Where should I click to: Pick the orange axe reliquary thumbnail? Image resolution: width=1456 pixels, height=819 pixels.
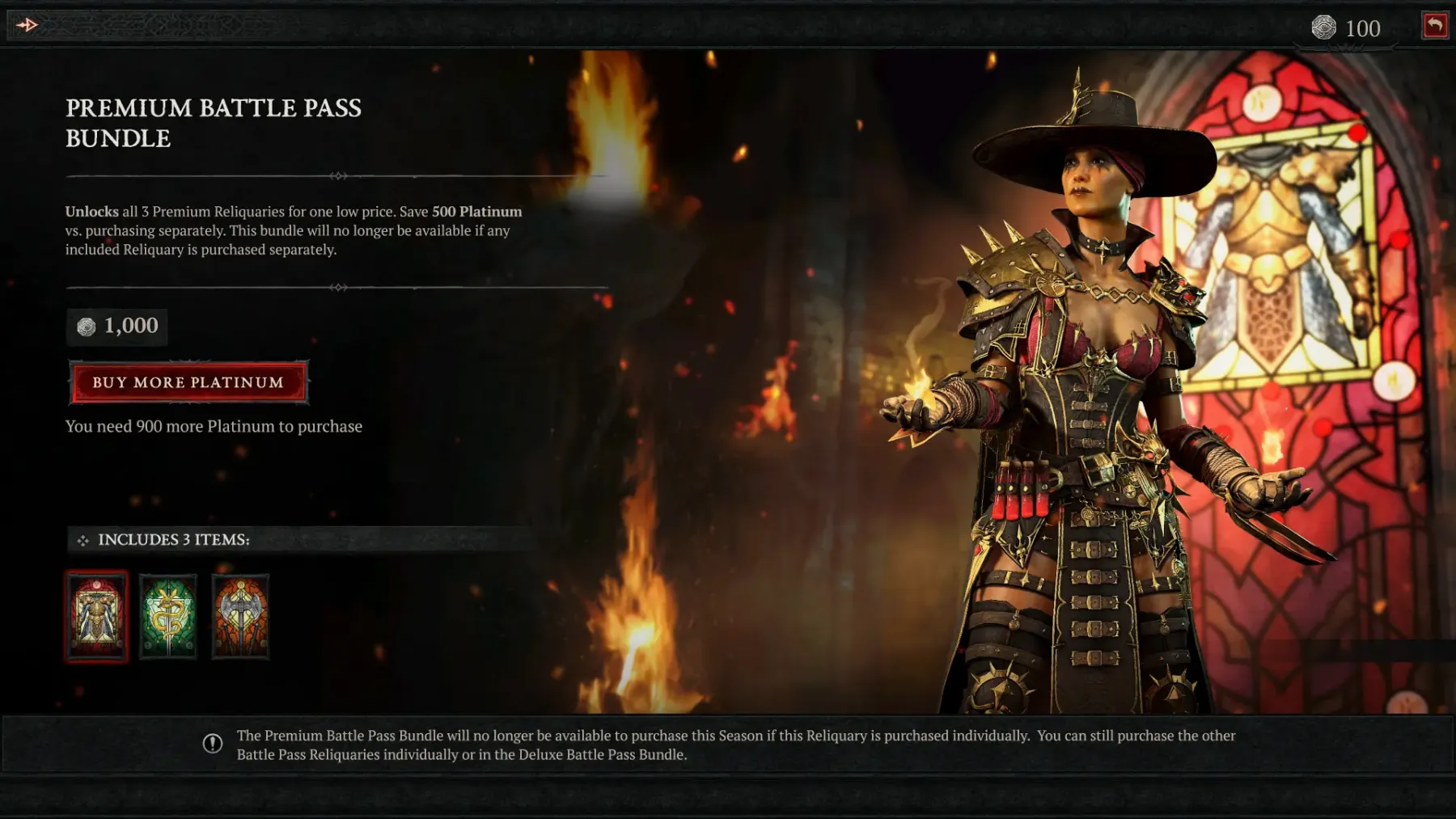pos(240,617)
